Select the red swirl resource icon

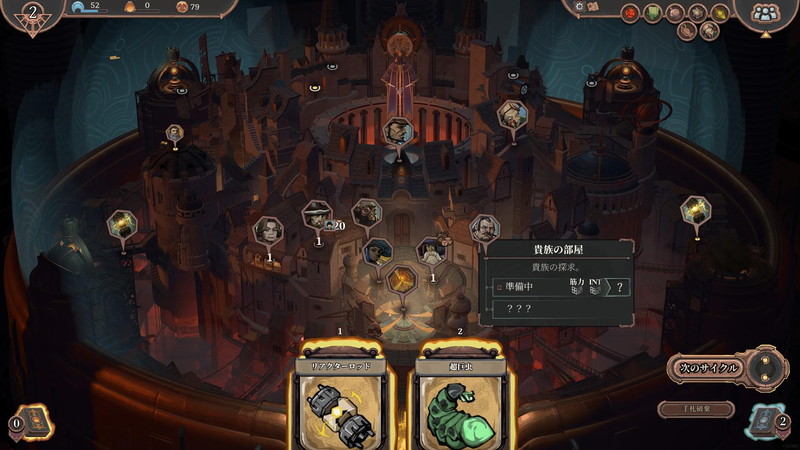click(x=630, y=13)
